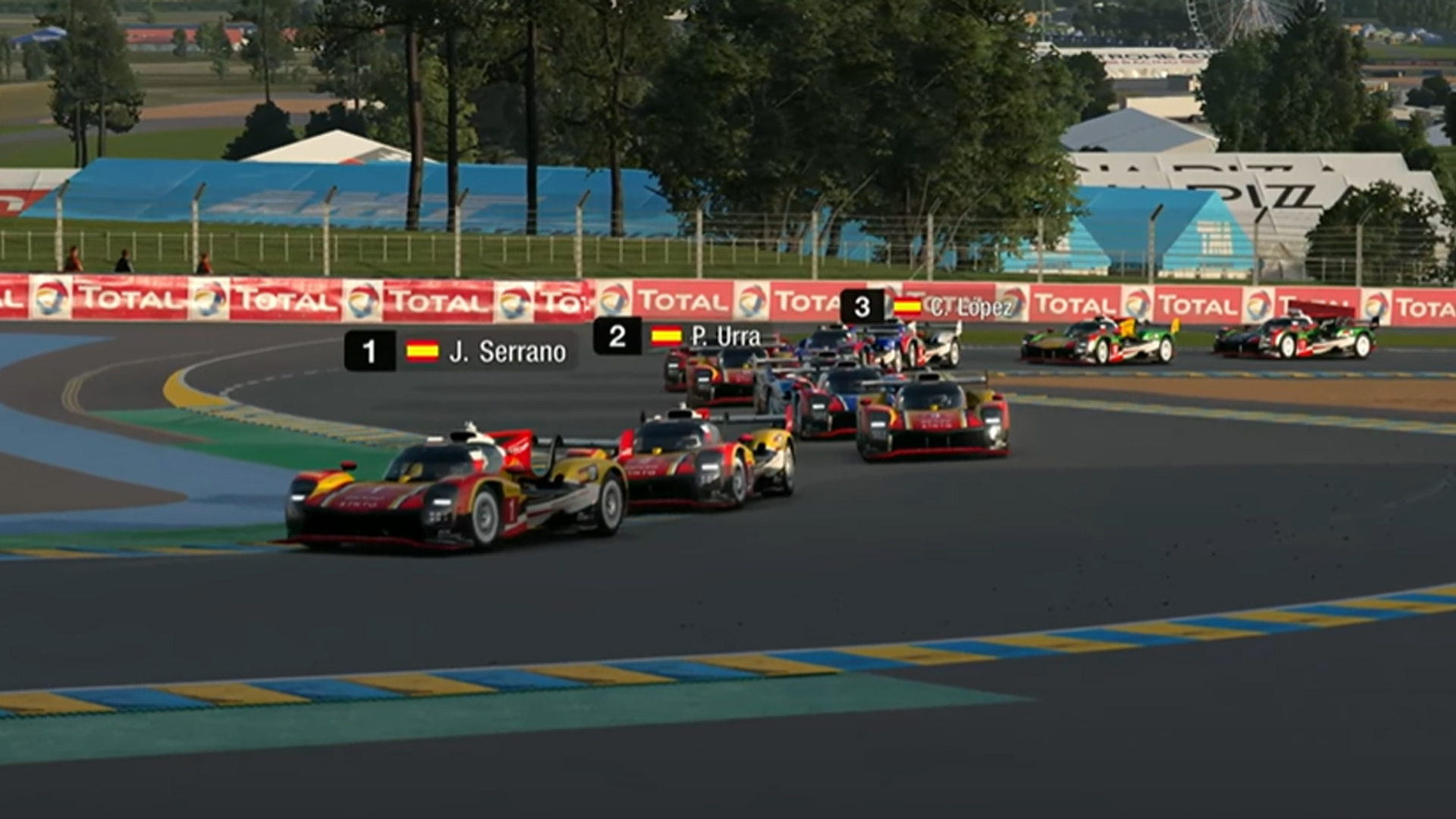Toggle the C. López driver name tag
Viewport: 1456px width, 819px height.
coord(971,306)
